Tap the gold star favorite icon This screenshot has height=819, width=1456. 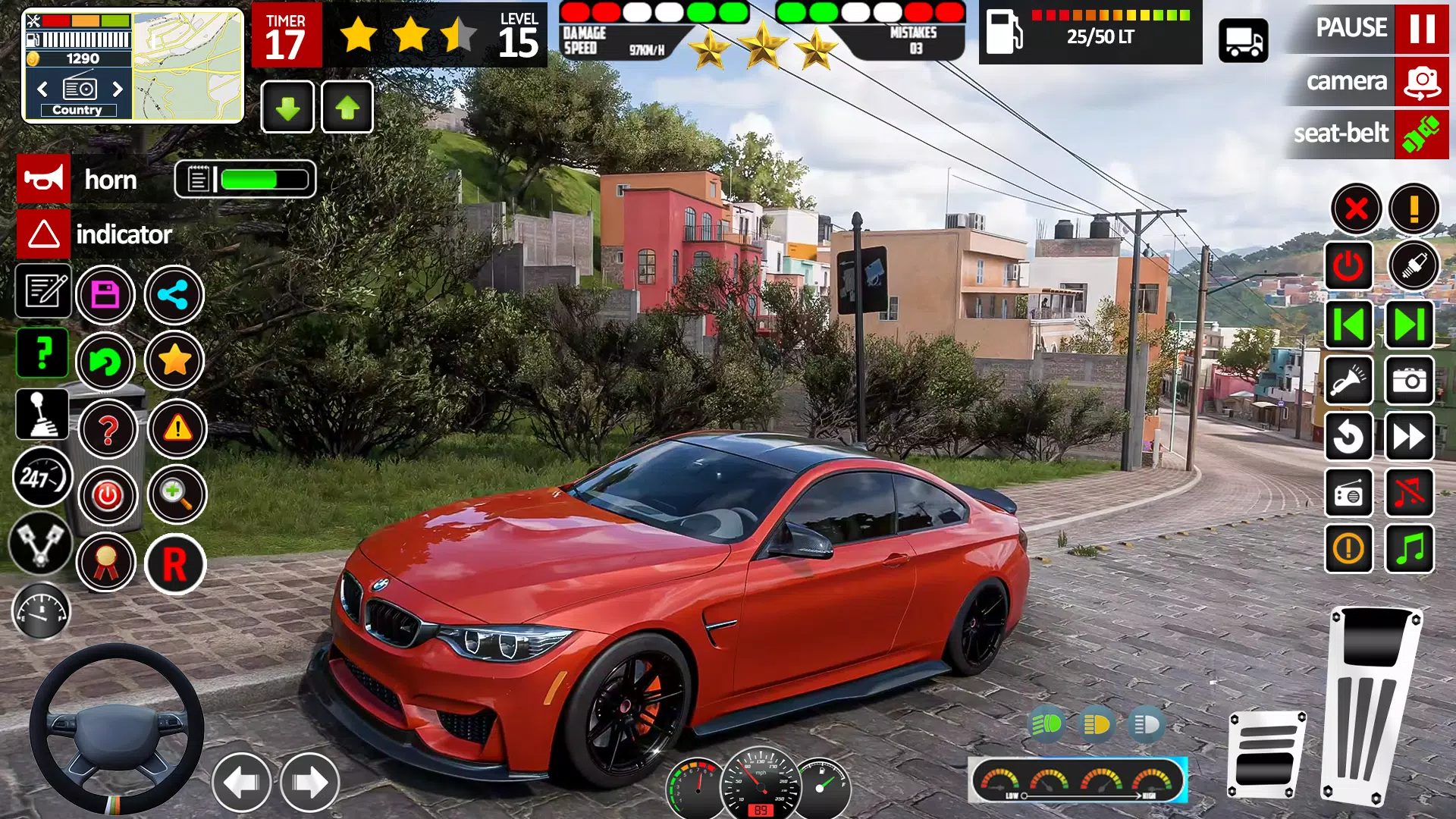pyautogui.click(x=174, y=361)
